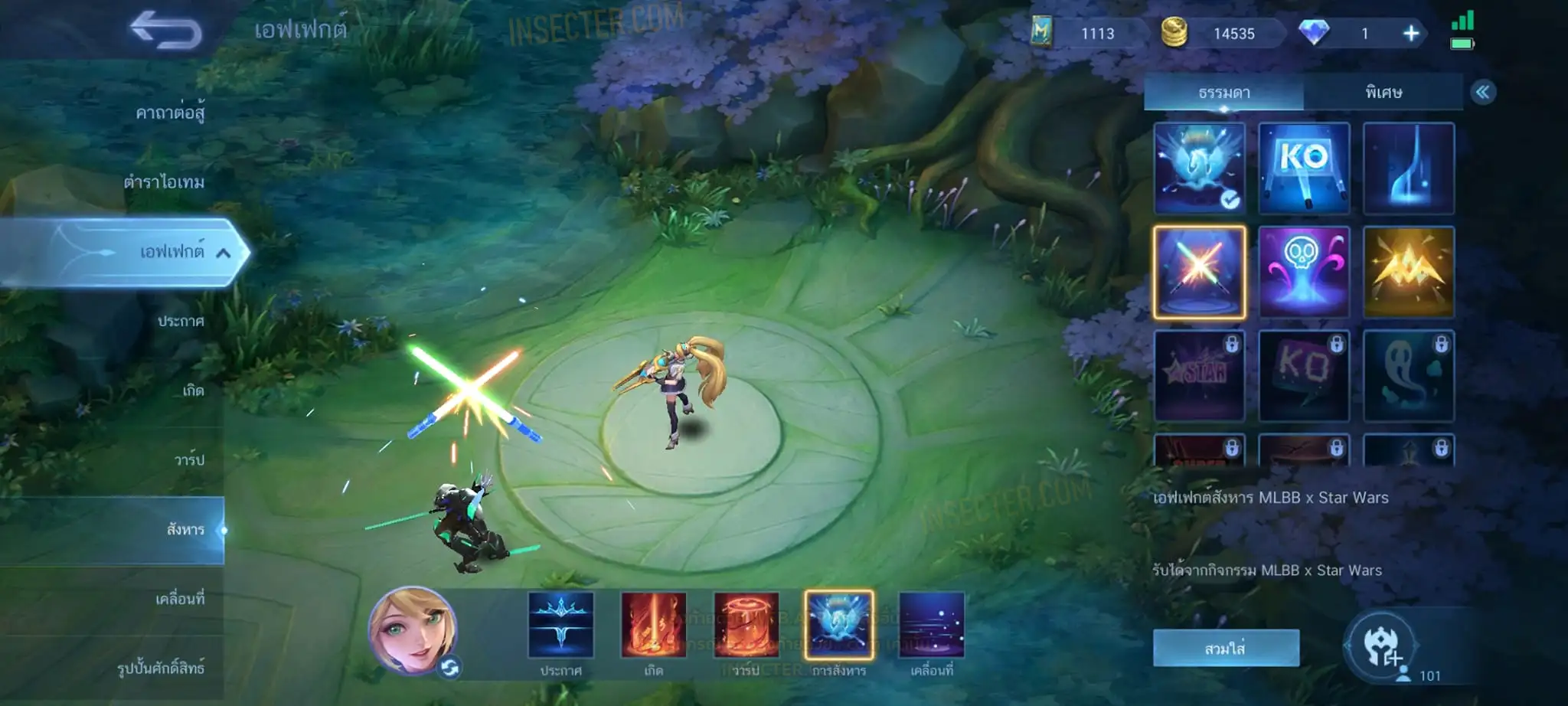Select the ประกาศ submenu in the sidebar
The image size is (1568, 706).
click(x=181, y=321)
